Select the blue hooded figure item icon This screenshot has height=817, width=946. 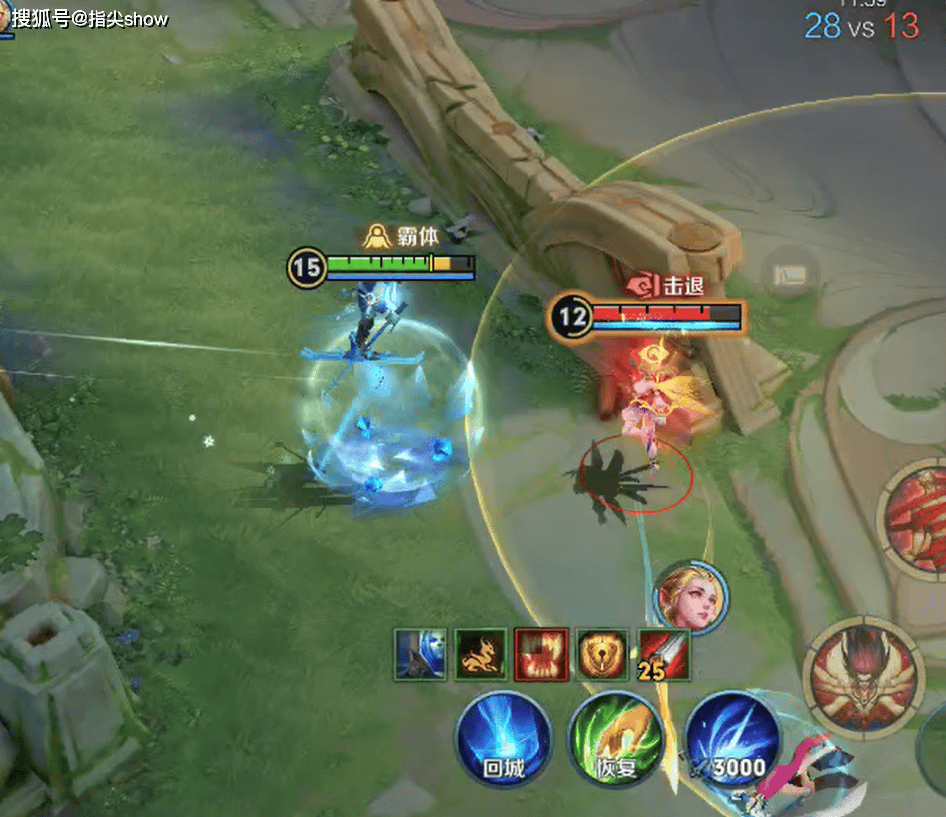(420, 654)
